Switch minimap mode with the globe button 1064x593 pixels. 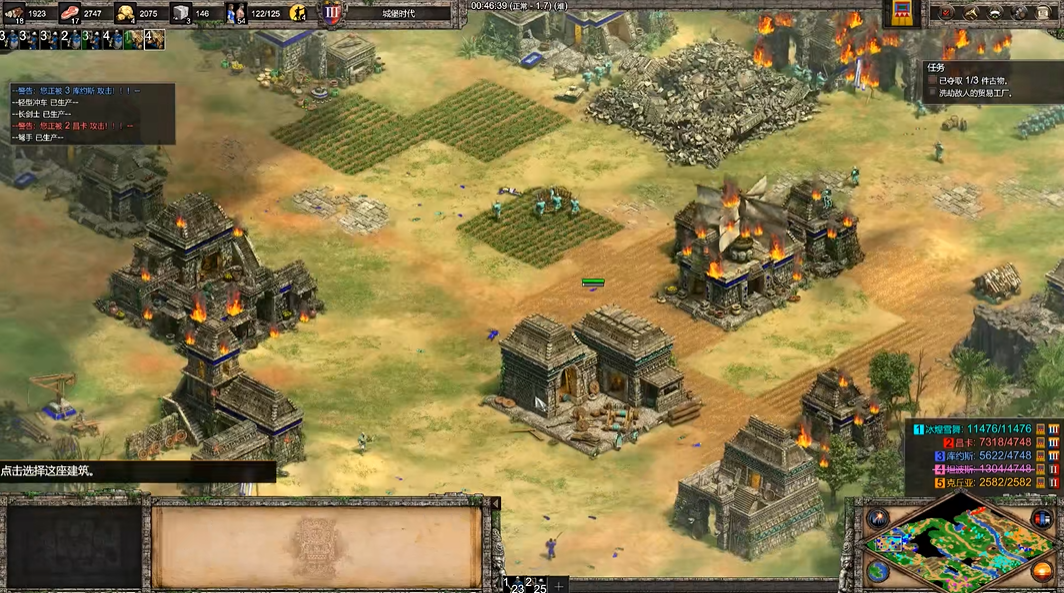click(x=877, y=572)
